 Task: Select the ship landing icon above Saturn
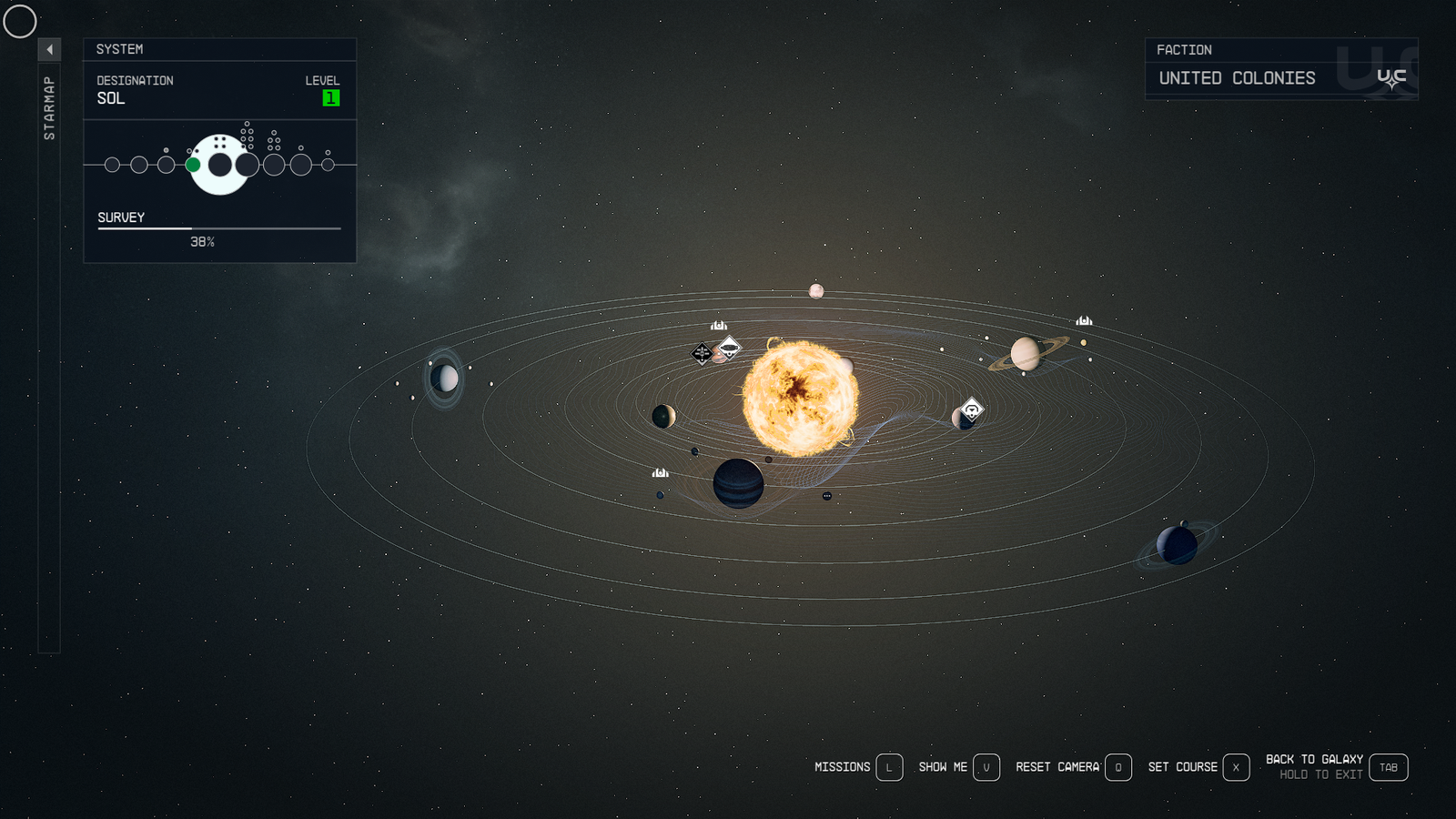tap(1083, 320)
